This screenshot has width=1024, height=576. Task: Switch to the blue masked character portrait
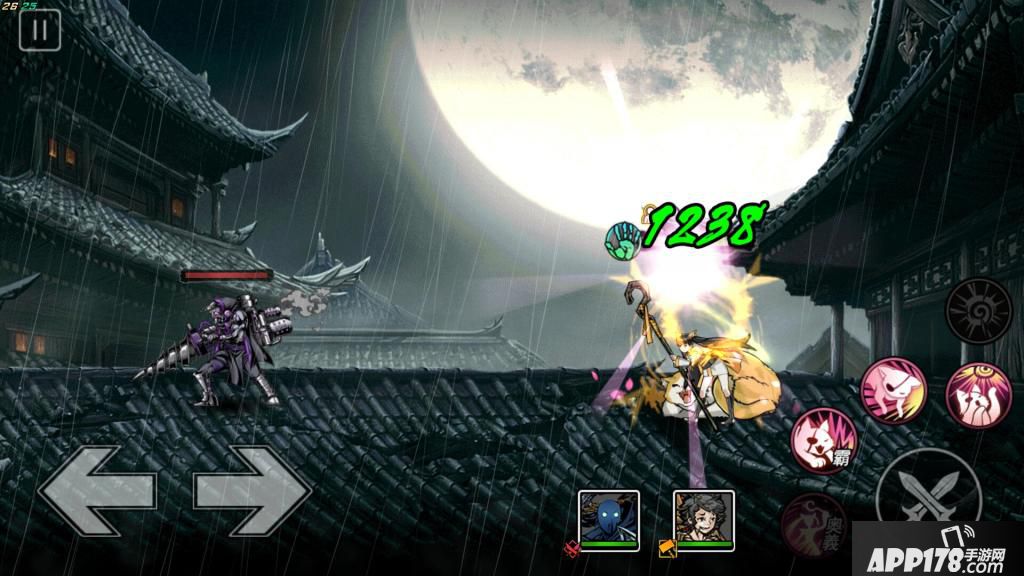click(609, 518)
